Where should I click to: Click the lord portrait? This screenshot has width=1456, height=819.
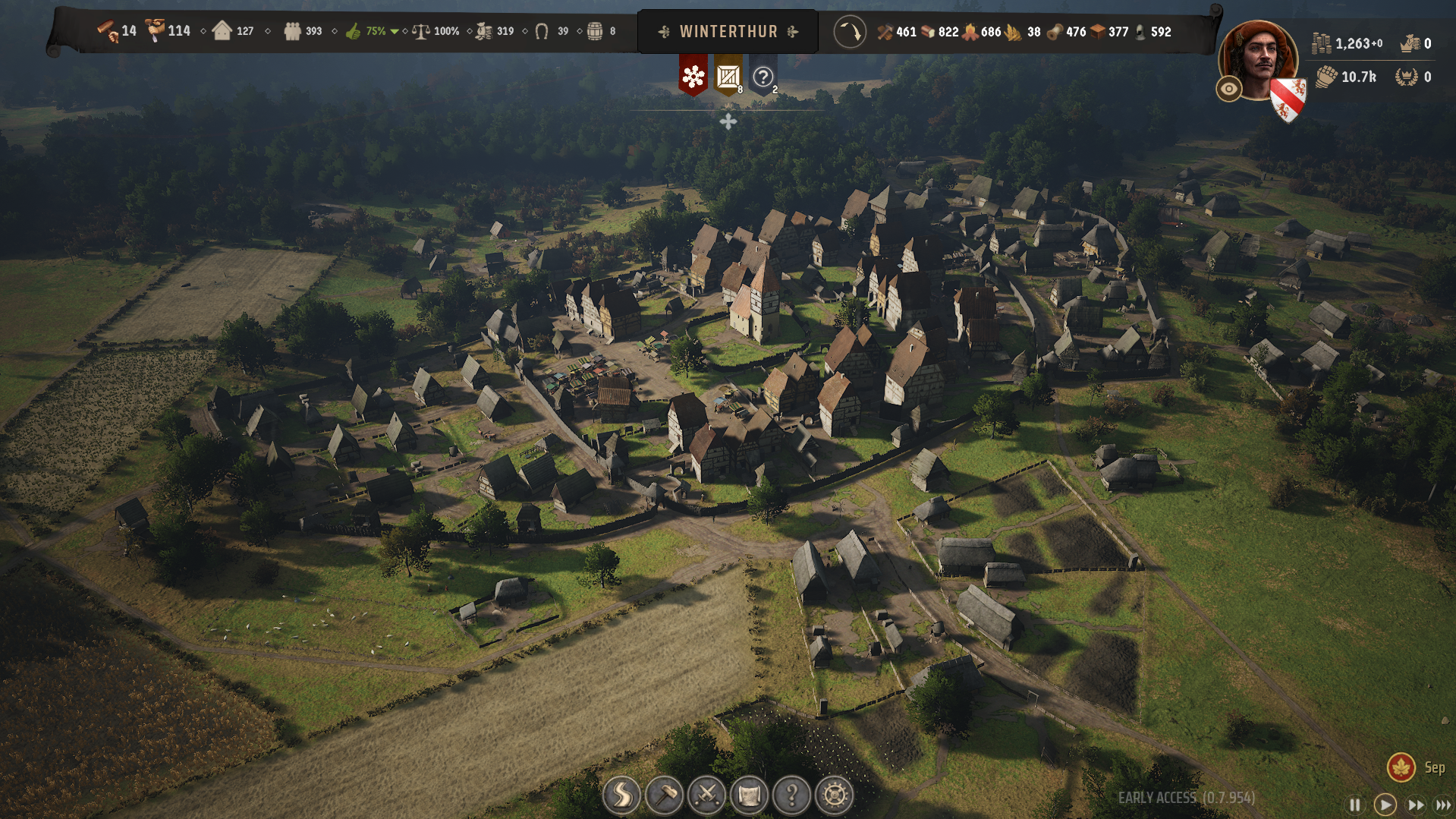1258,61
